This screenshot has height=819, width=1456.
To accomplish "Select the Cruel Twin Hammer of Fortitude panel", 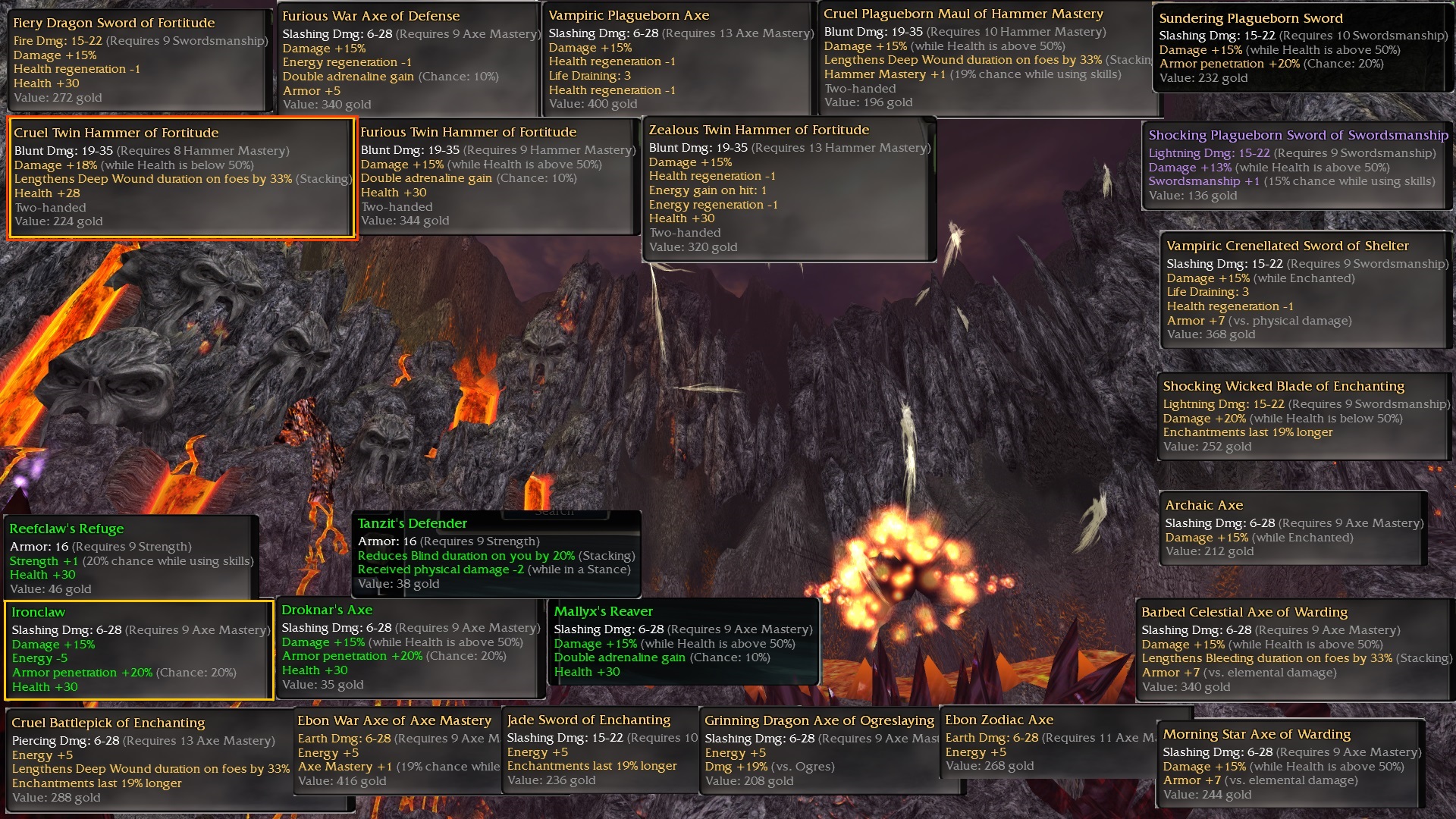I will click(x=182, y=177).
